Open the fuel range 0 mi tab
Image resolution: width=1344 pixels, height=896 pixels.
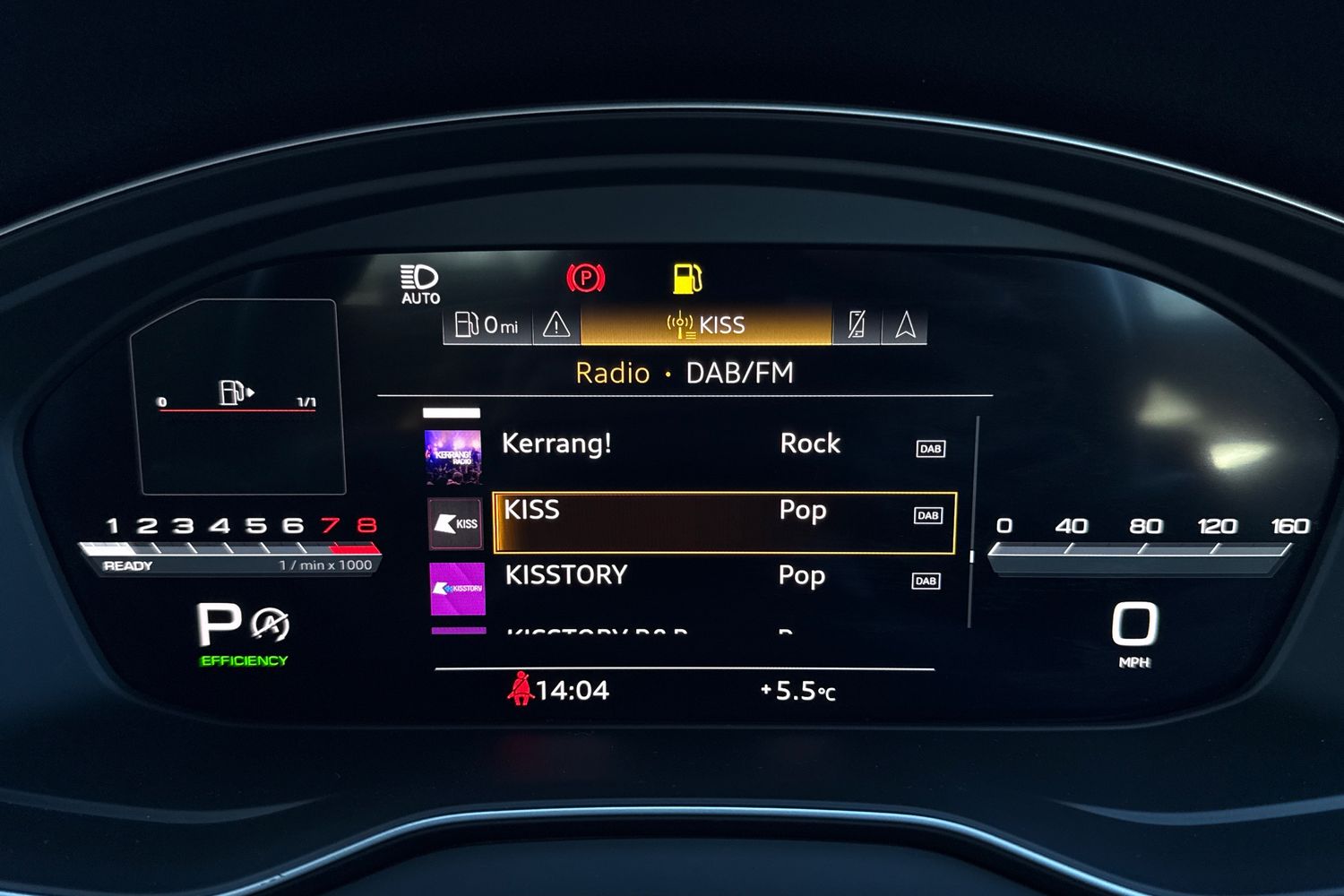click(487, 324)
